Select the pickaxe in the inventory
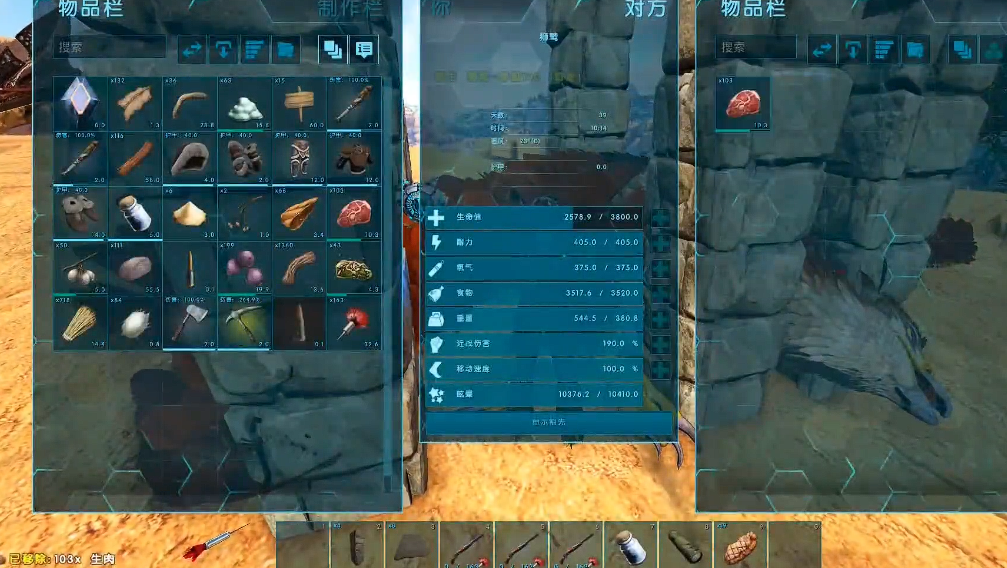This screenshot has height=568, width=1007. coord(244,323)
